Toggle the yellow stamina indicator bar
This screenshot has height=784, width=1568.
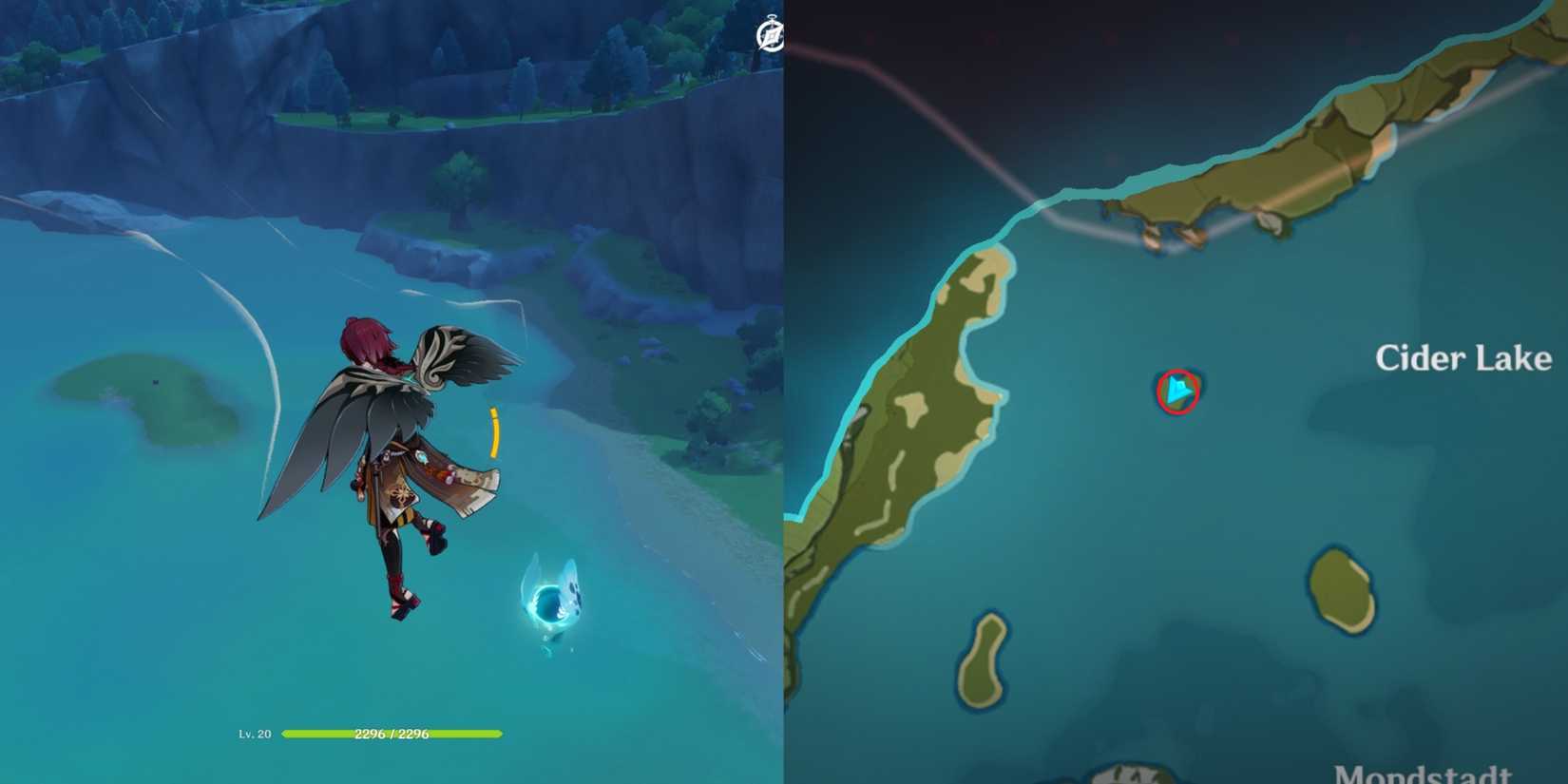(494, 432)
